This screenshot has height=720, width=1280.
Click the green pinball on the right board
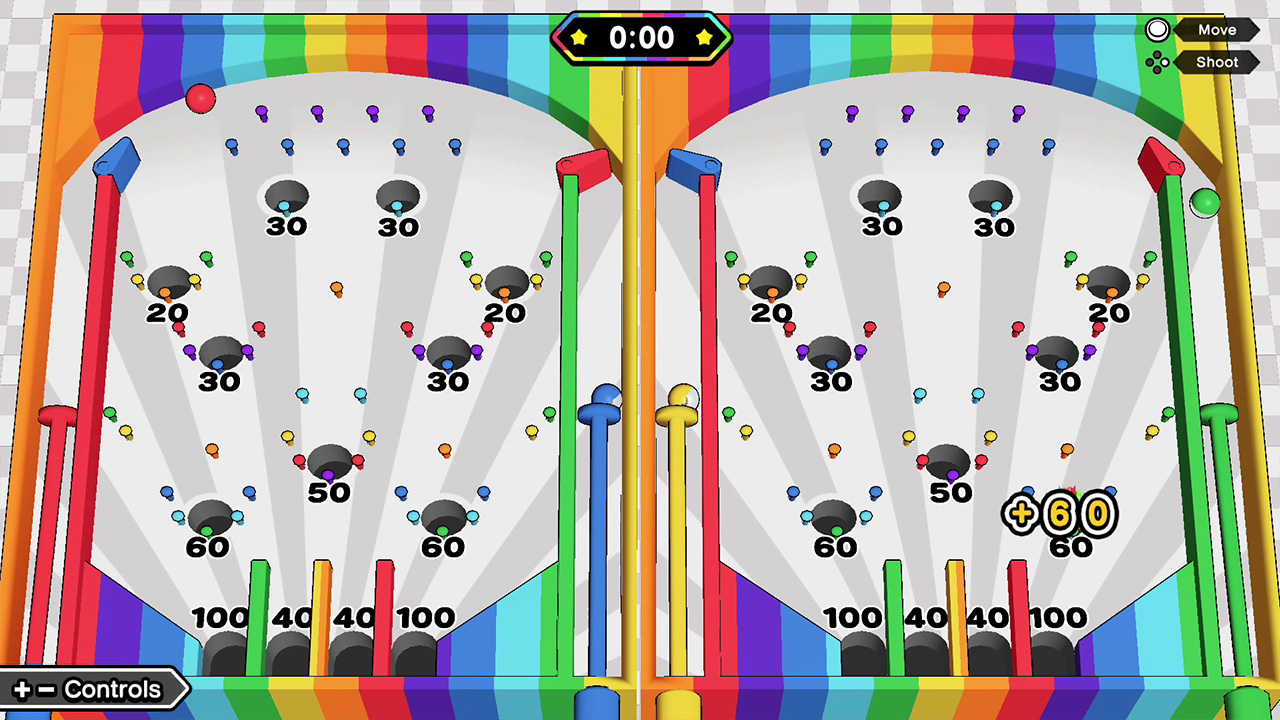pyautogui.click(x=1204, y=204)
